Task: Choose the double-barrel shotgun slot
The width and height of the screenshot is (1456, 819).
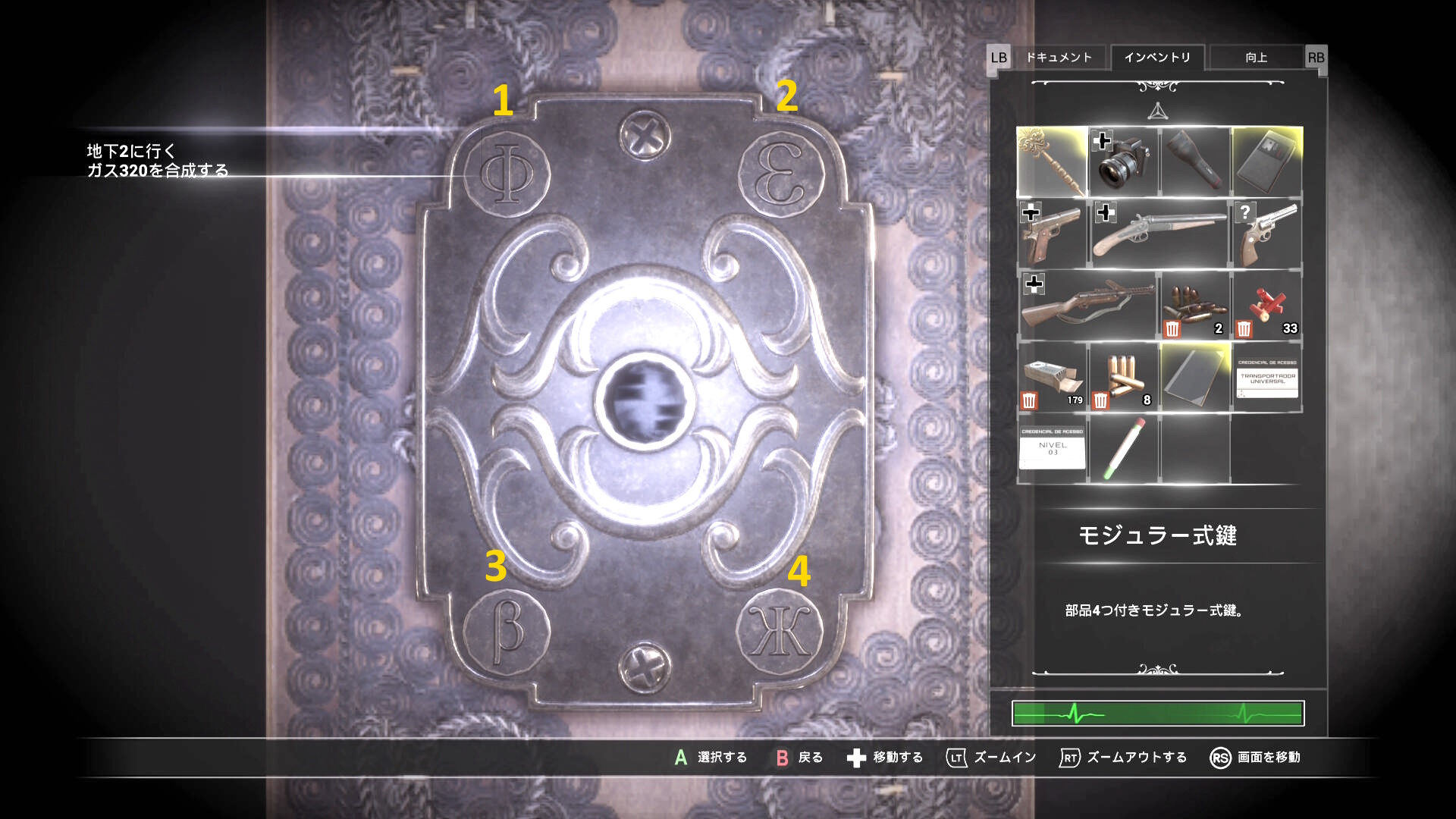Action: click(x=1159, y=234)
